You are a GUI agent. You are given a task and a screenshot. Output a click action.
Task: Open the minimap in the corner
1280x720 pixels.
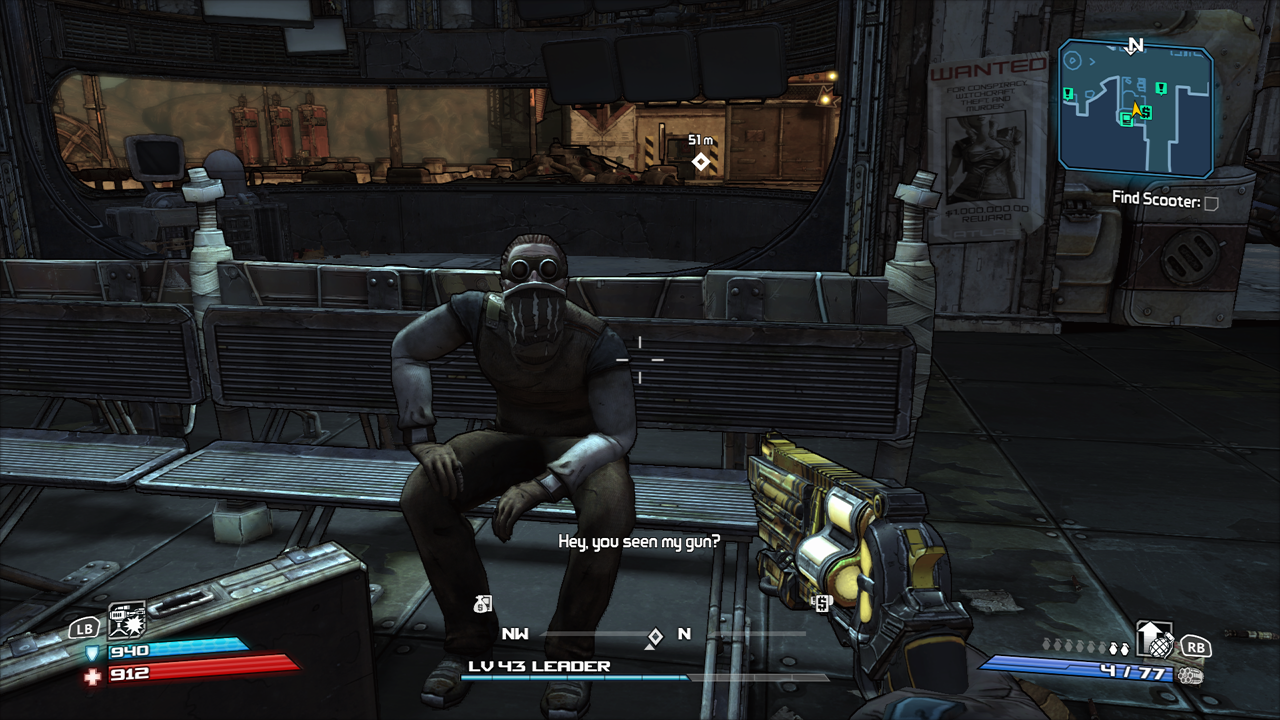tap(1135, 108)
